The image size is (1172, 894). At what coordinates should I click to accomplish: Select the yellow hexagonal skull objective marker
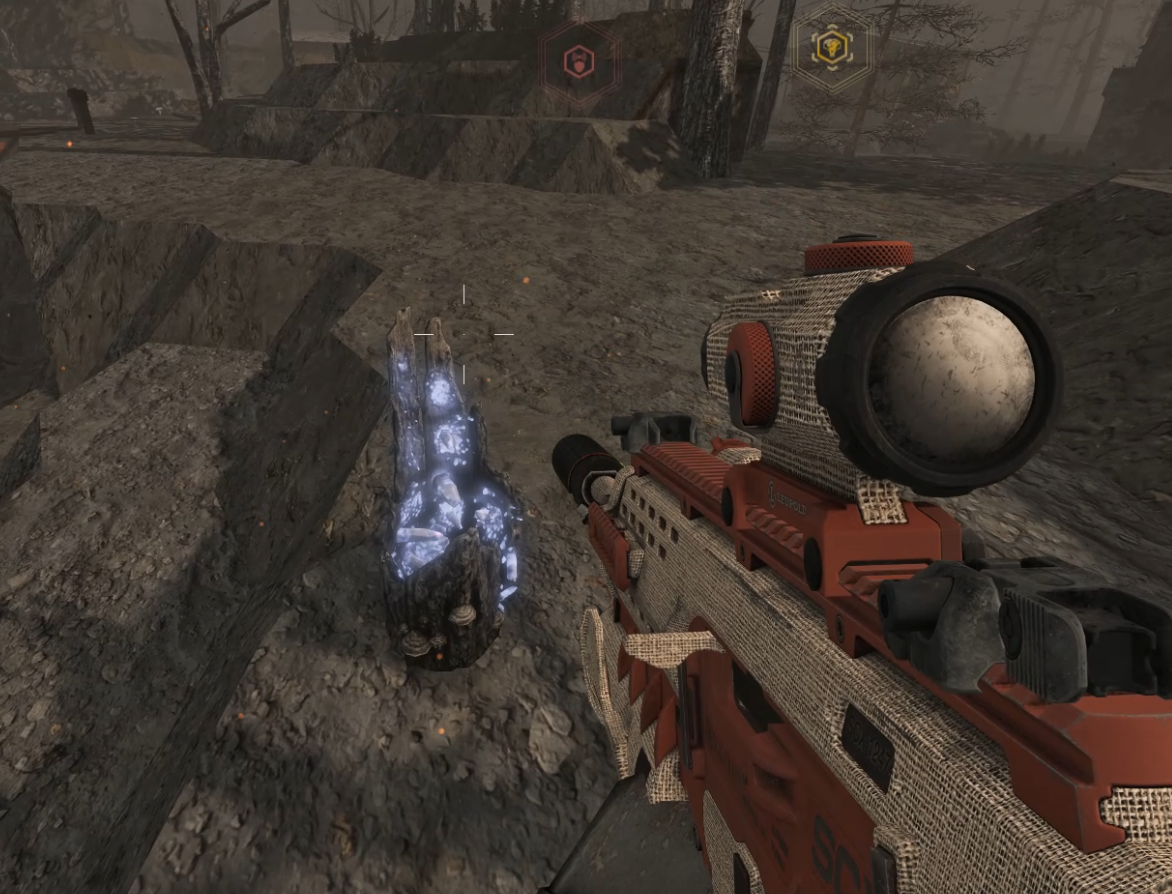click(831, 46)
